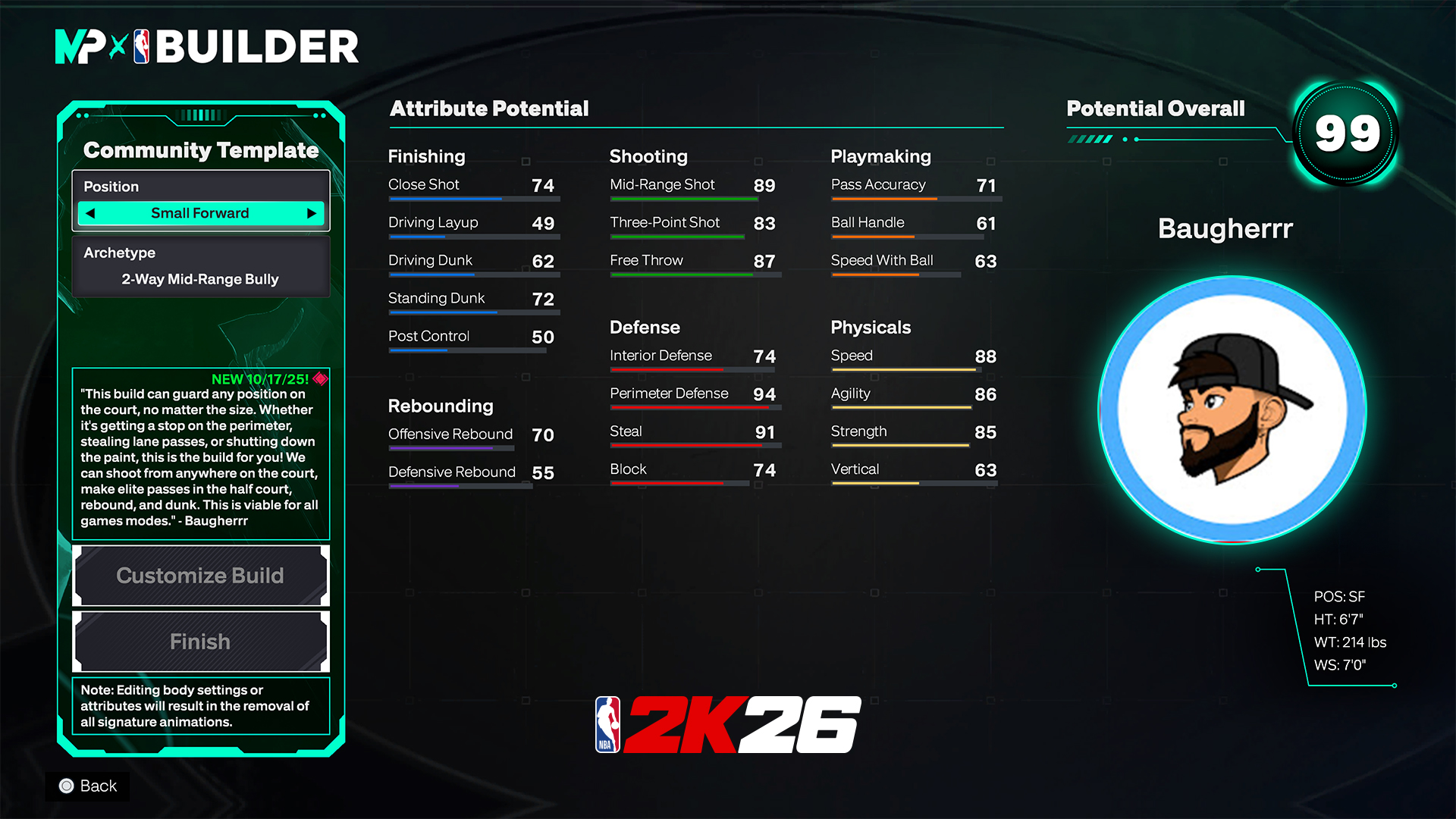
Task: Switch to the previous position with left arrow
Action: (x=91, y=213)
